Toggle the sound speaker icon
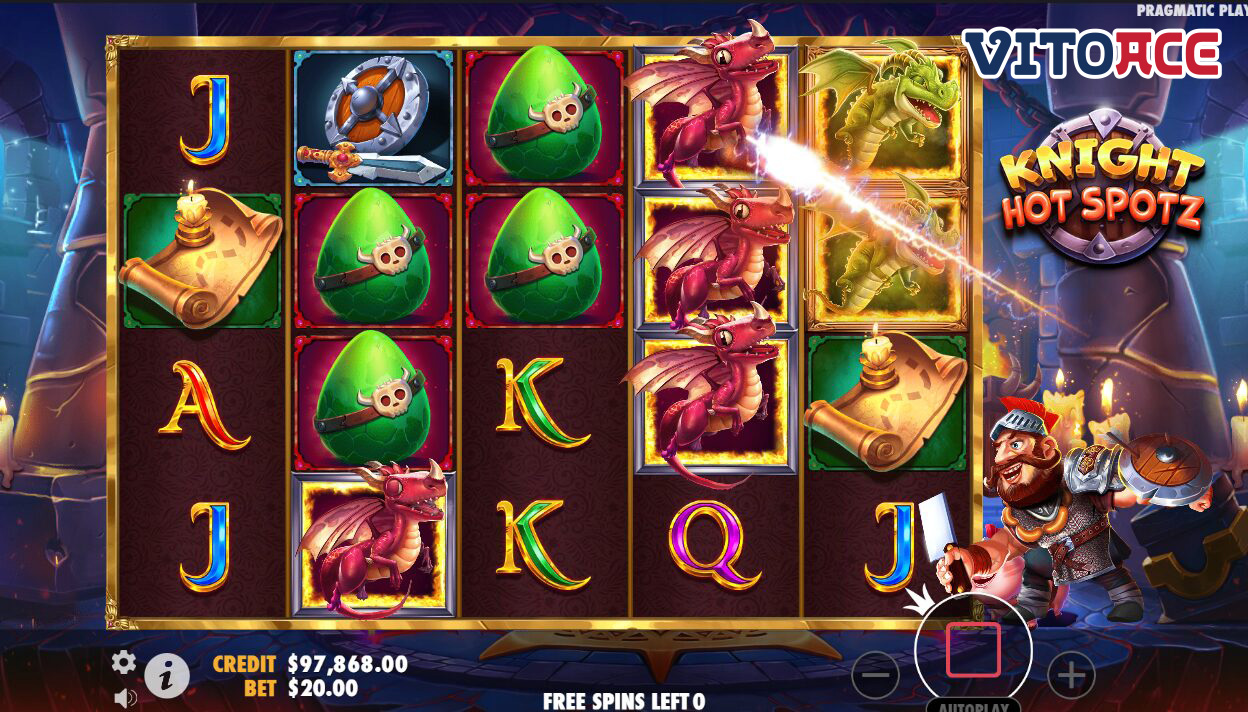The image size is (1248, 712). coord(125,697)
